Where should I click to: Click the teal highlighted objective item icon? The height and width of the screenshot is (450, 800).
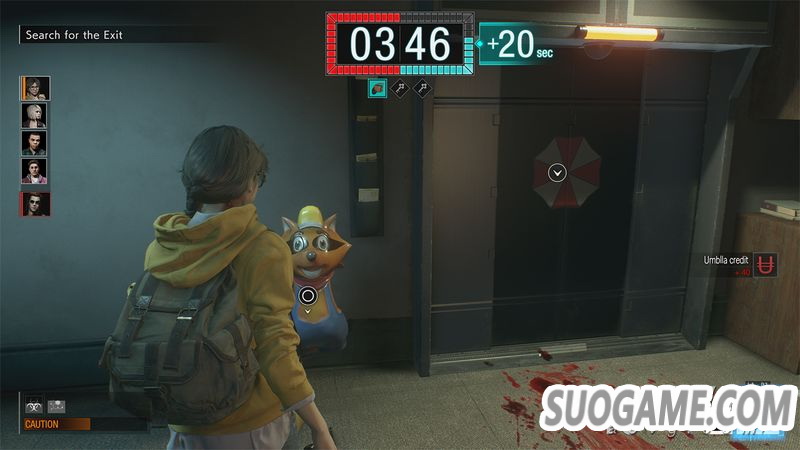pyautogui.click(x=377, y=89)
